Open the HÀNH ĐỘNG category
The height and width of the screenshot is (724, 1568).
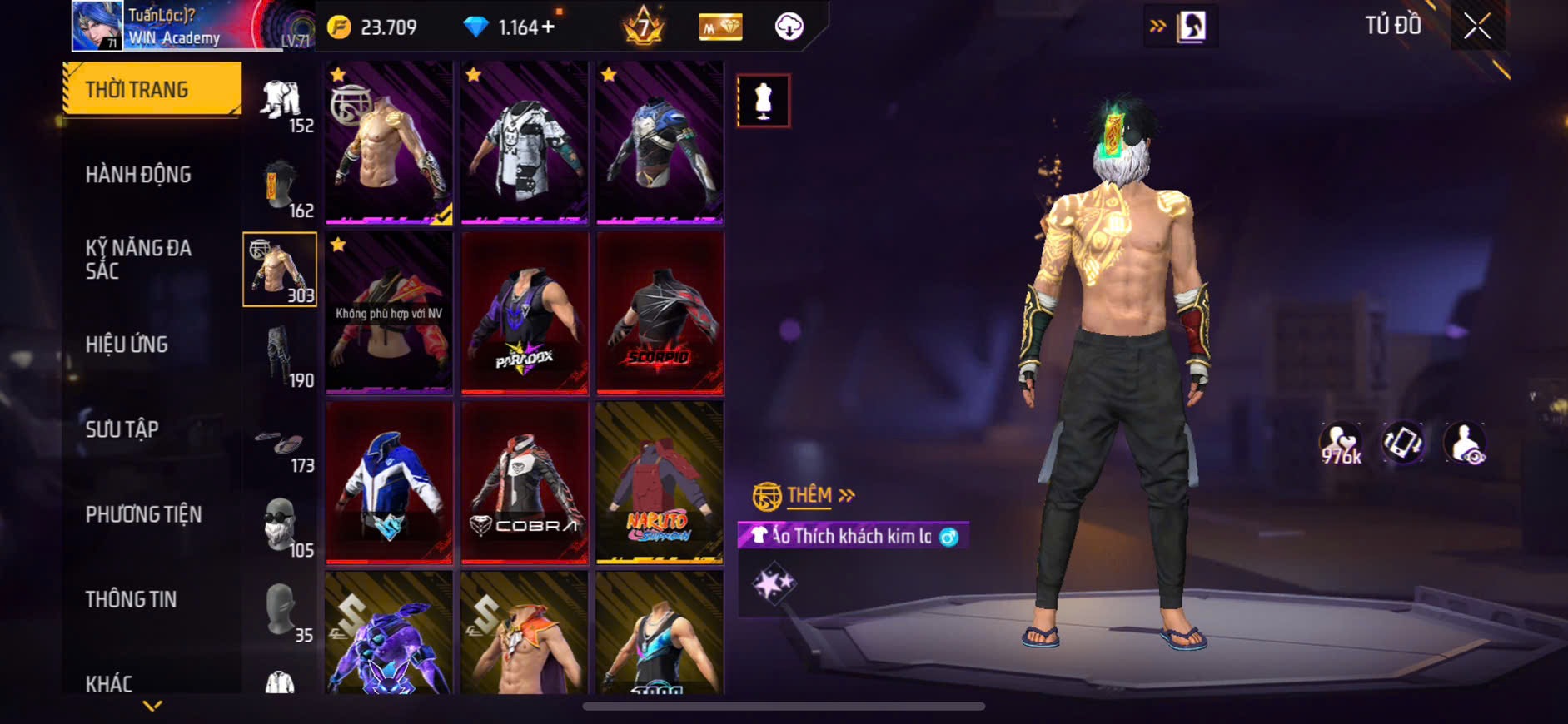pyautogui.click(x=139, y=175)
